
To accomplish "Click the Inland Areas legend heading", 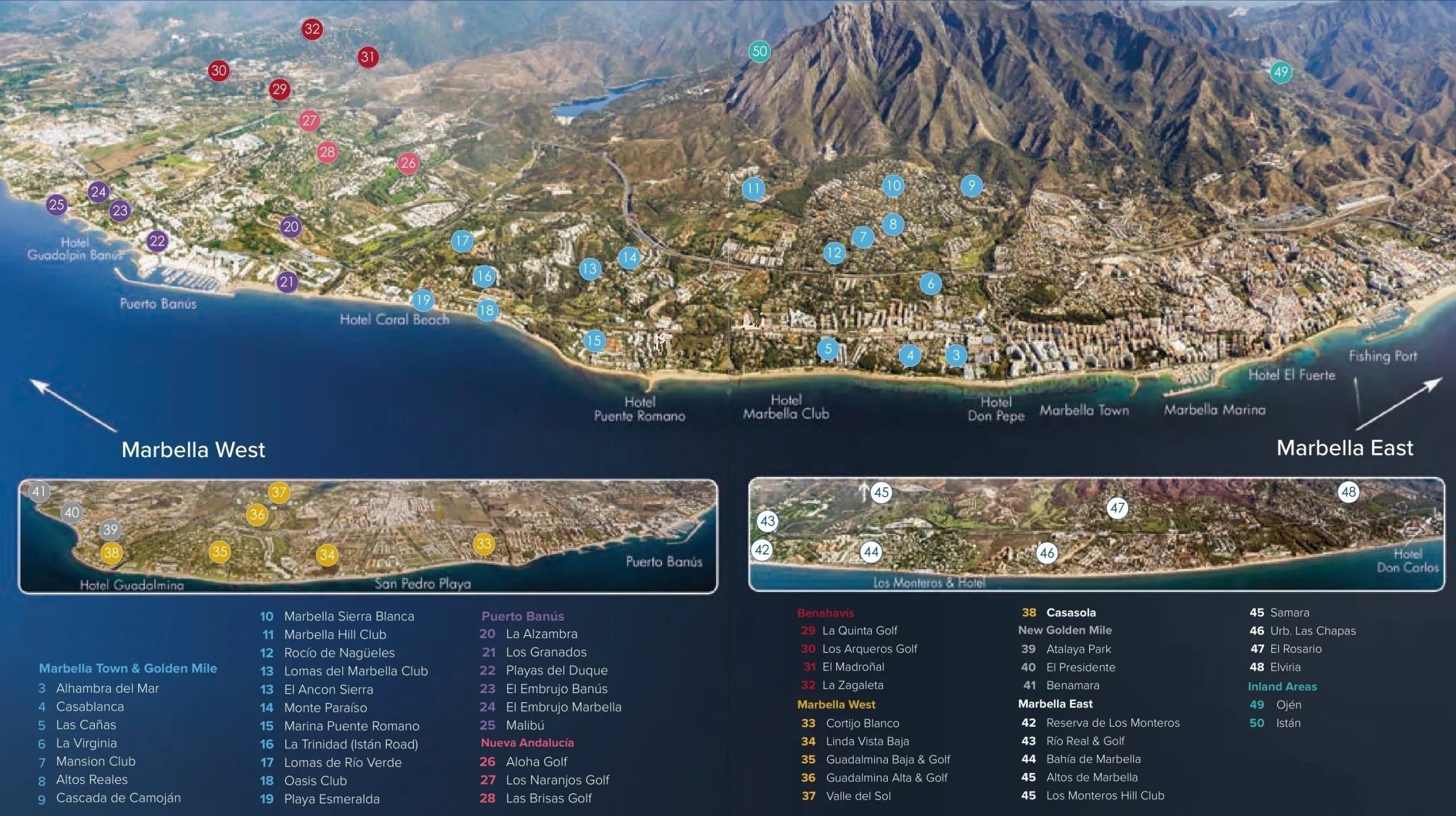I will (x=1282, y=686).
